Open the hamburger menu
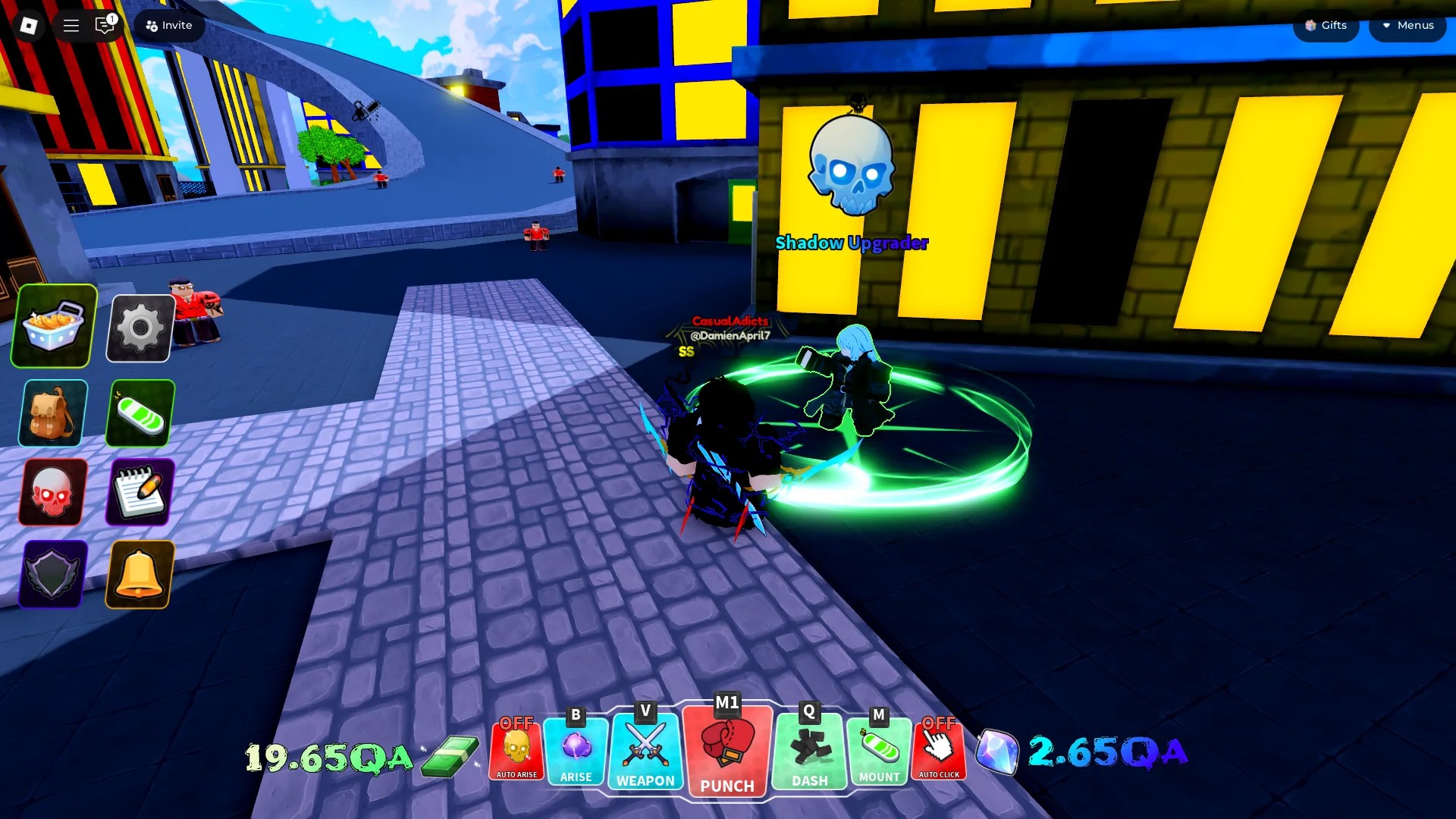This screenshot has width=1456, height=819. pyautogui.click(x=71, y=25)
